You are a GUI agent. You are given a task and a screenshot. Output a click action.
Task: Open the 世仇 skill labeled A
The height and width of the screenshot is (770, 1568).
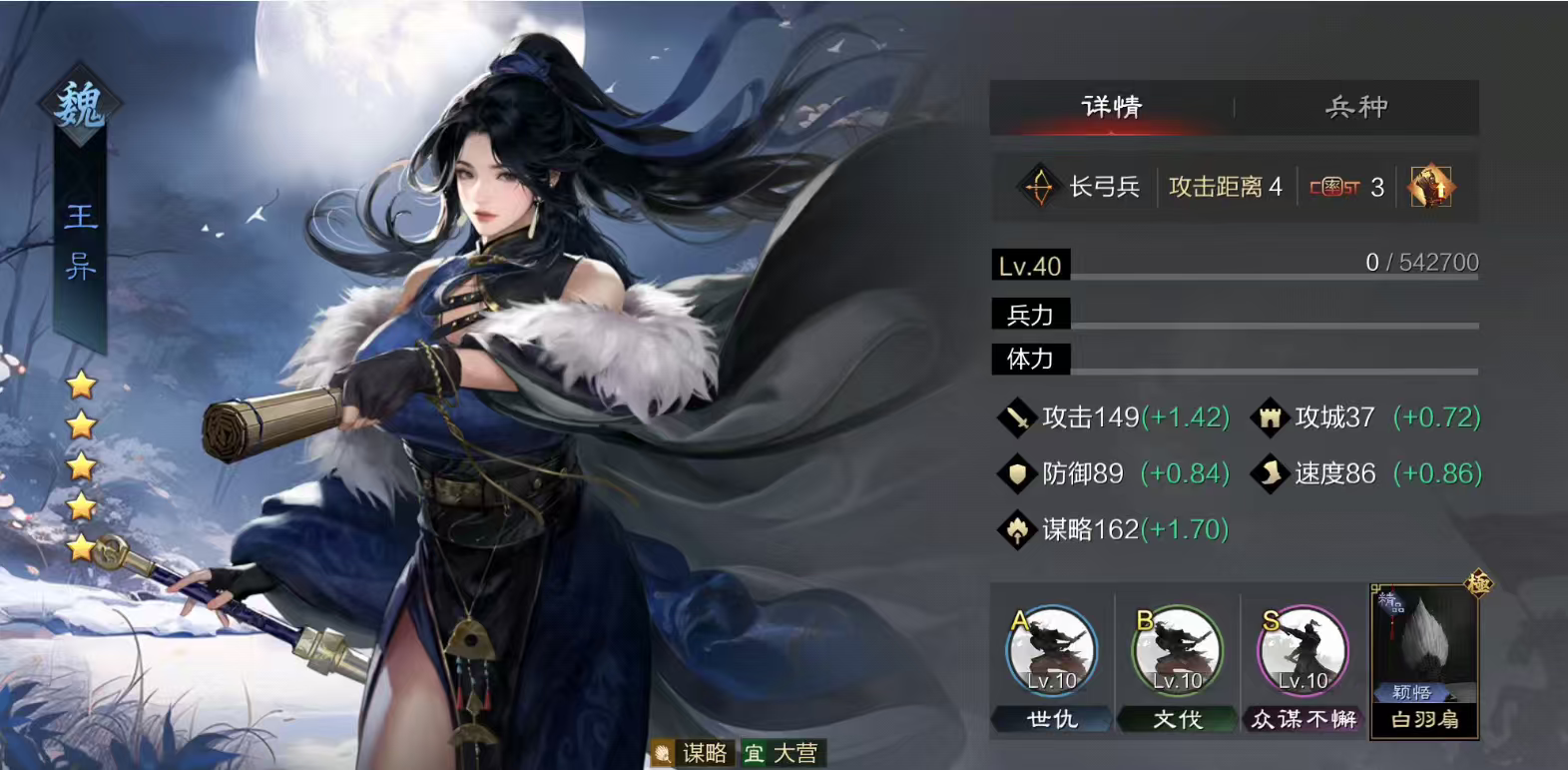pyautogui.click(x=1053, y=649)
